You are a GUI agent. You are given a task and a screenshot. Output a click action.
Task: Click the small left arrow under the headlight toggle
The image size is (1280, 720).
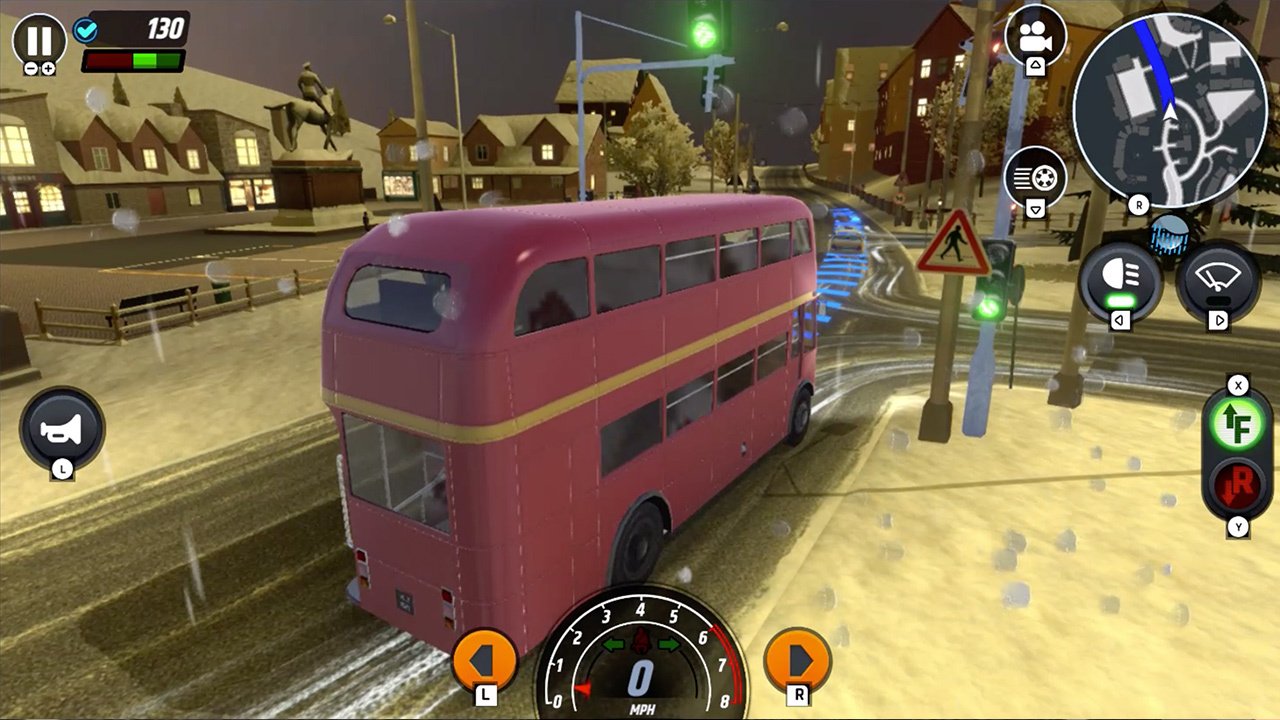click(1118, 320)
